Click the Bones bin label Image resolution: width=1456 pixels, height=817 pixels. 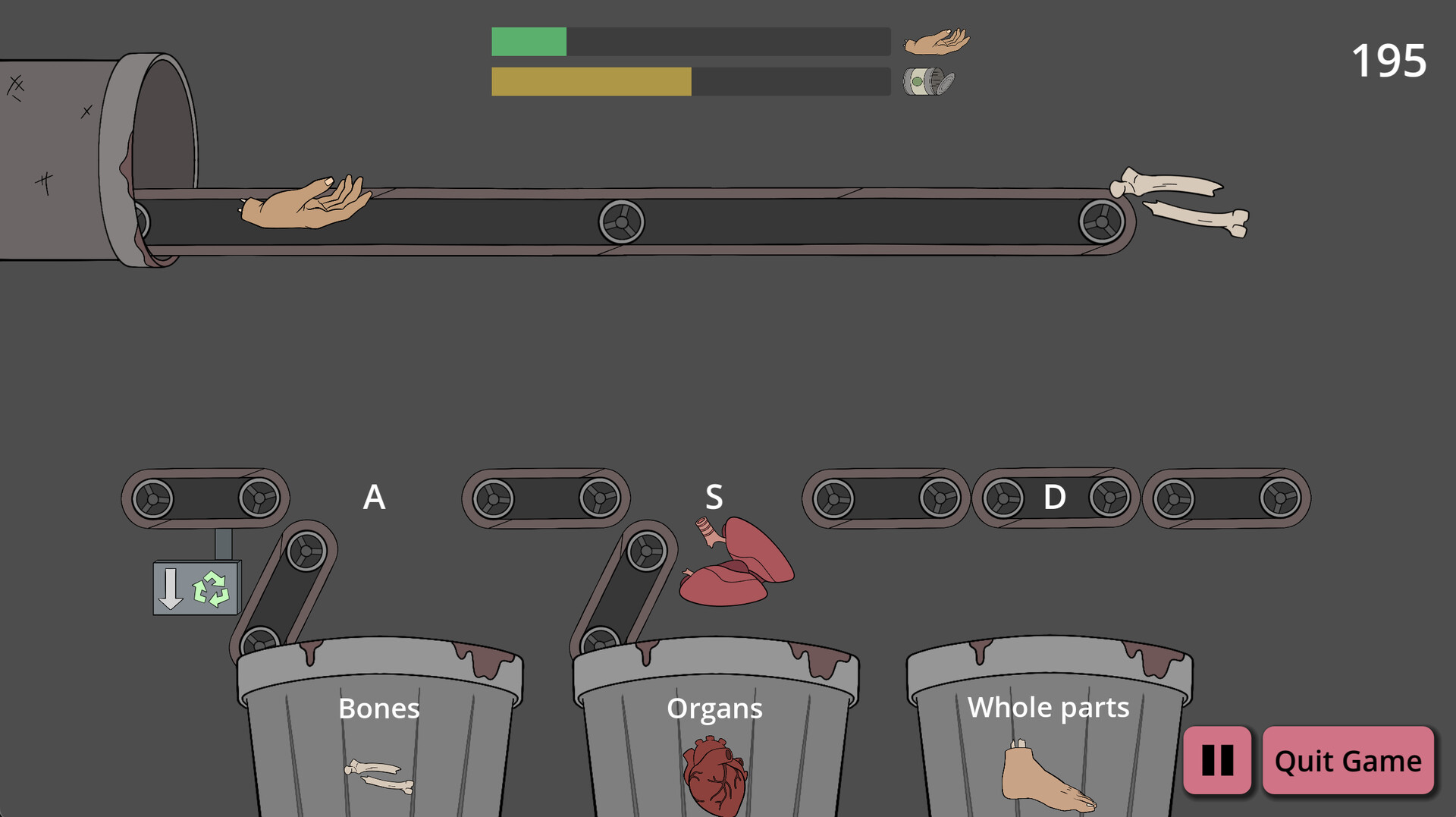[x=379, y=709]
